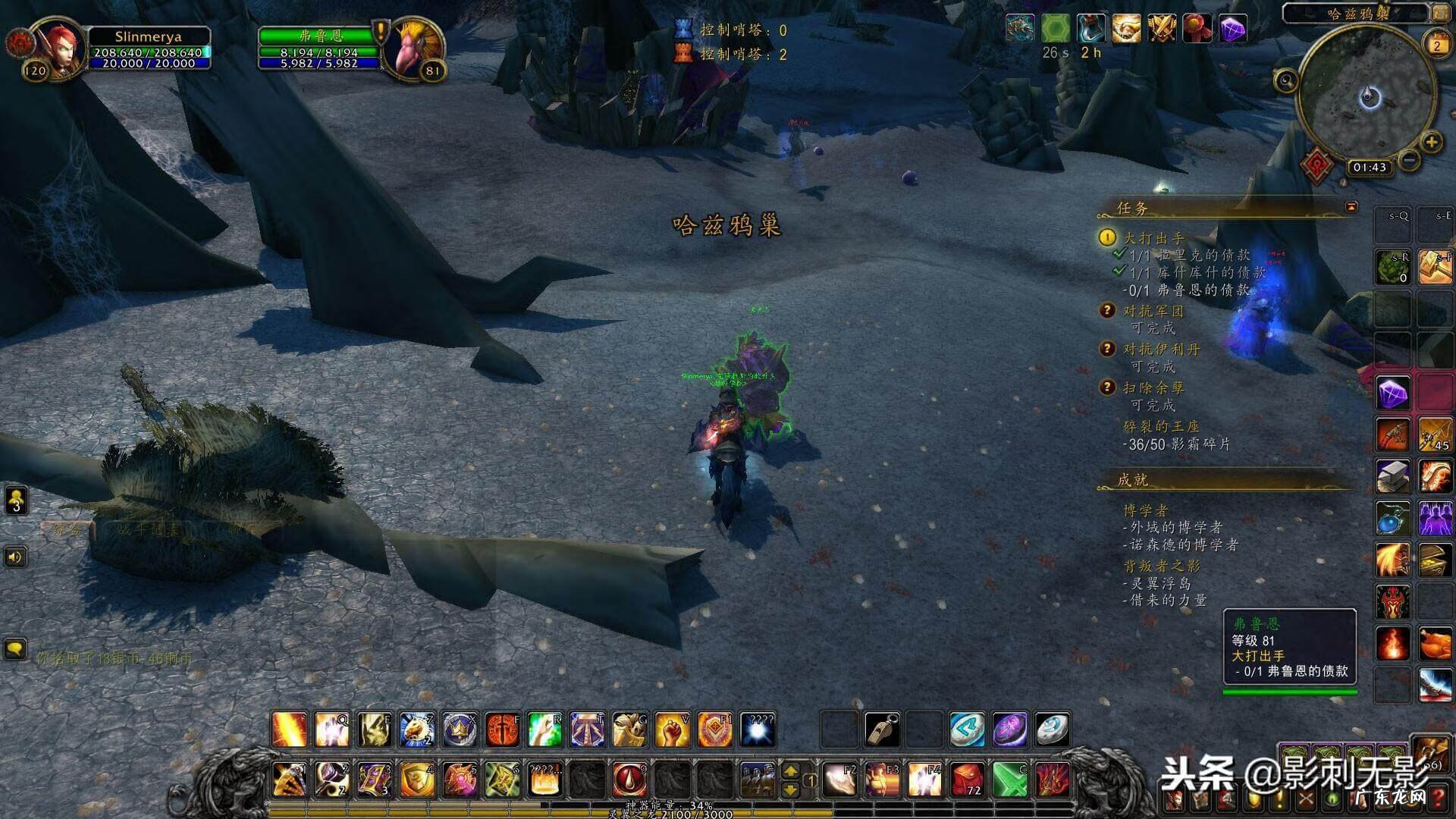1456x819 pixels.
Task: Cast the golden fist ability
Action: point(671,730)
